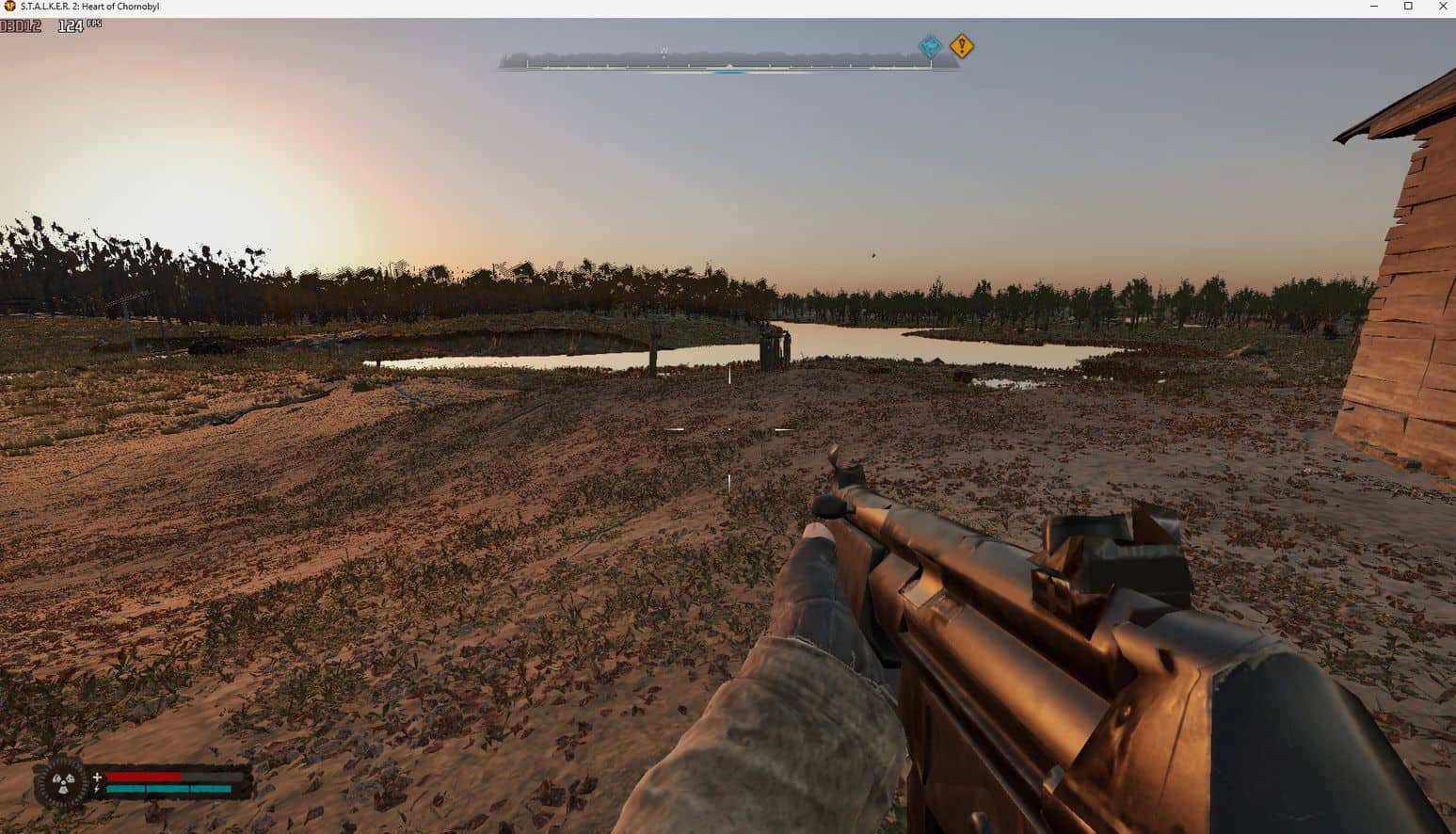1456x834 pixels.
Task: Select the blue diamond compass marker
Action: click(930, 46)
